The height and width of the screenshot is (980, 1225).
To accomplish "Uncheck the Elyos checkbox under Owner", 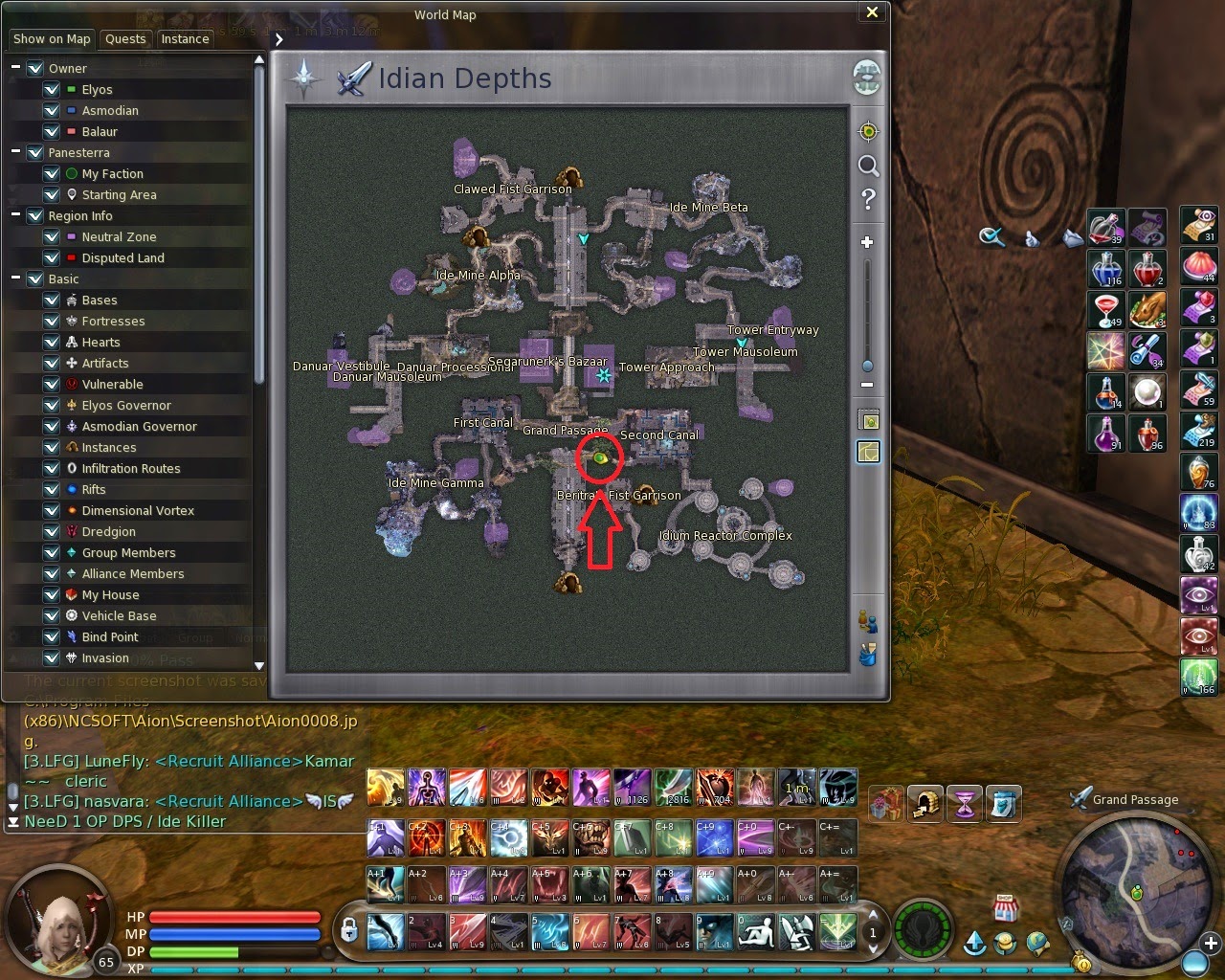I will [53, 89].
